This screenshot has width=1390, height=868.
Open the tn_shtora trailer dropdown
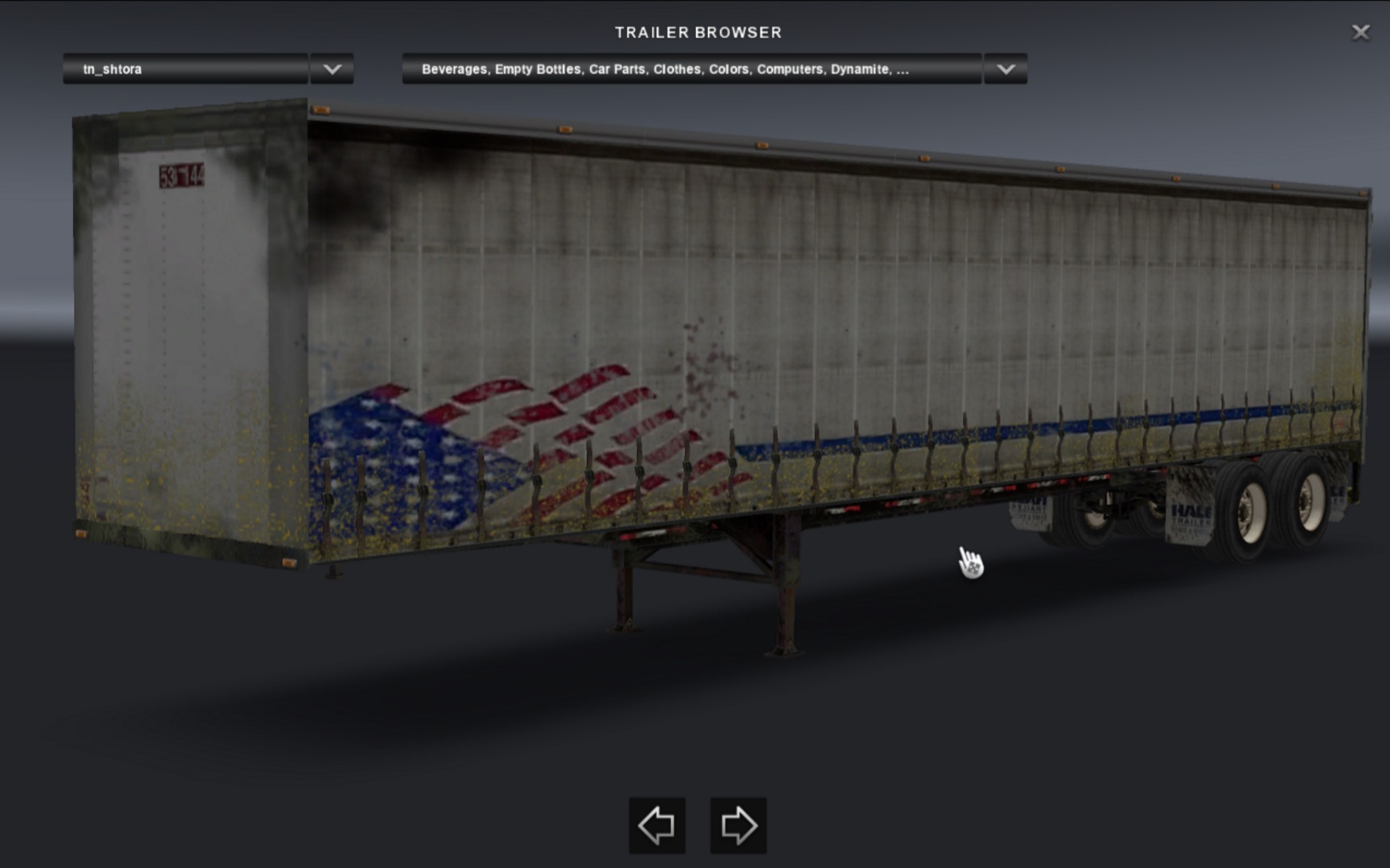point(186,69)
